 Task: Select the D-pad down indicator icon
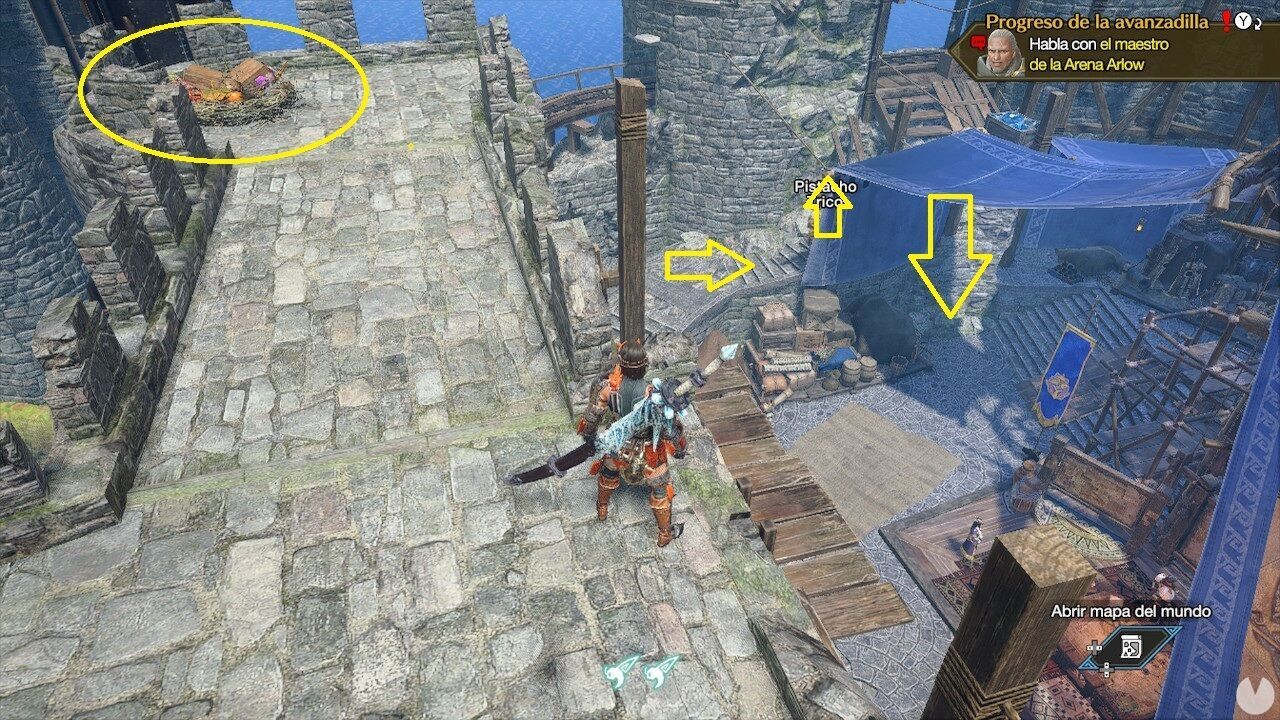point(1106,669)
